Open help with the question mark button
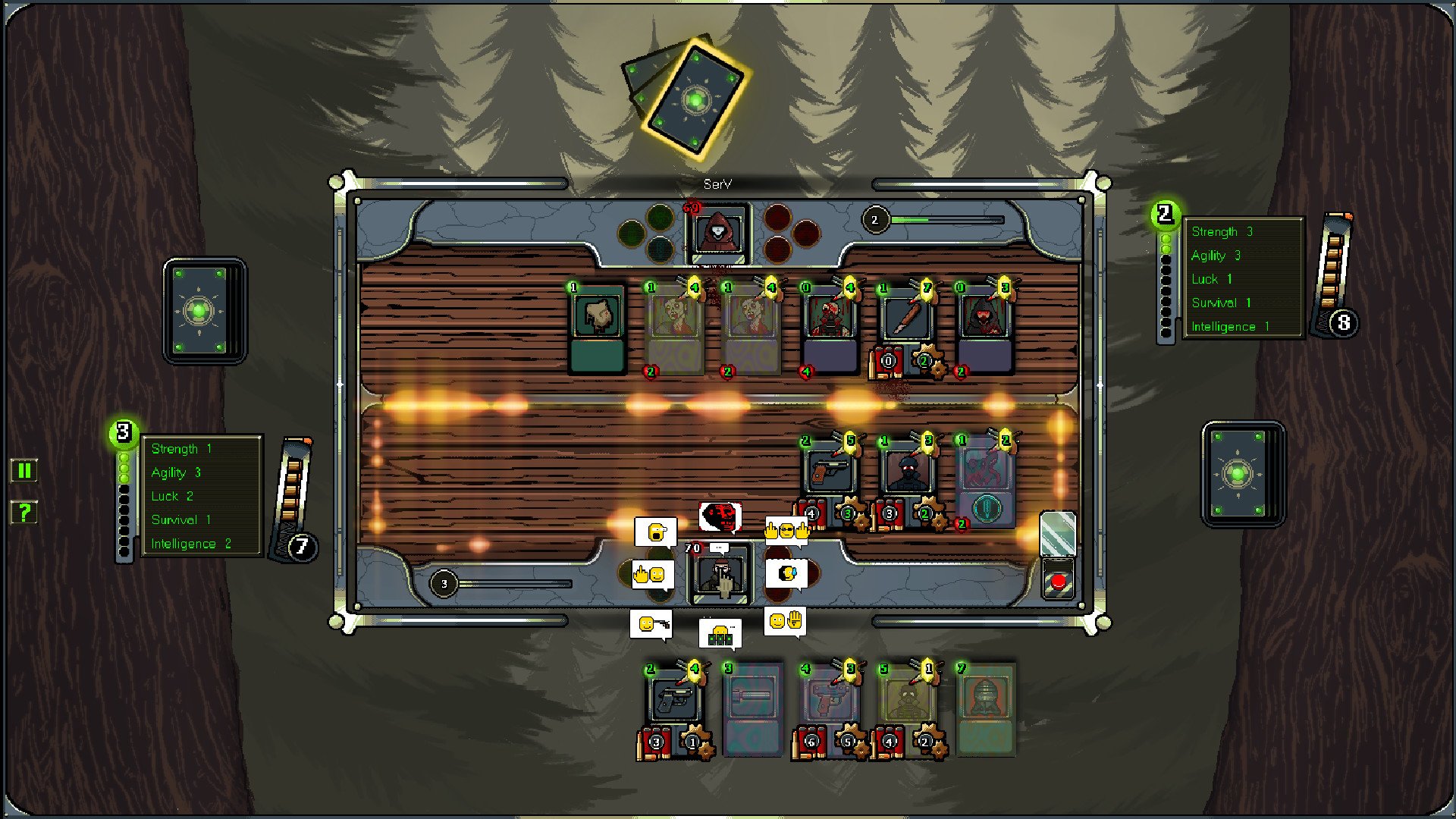 (24, 513)
